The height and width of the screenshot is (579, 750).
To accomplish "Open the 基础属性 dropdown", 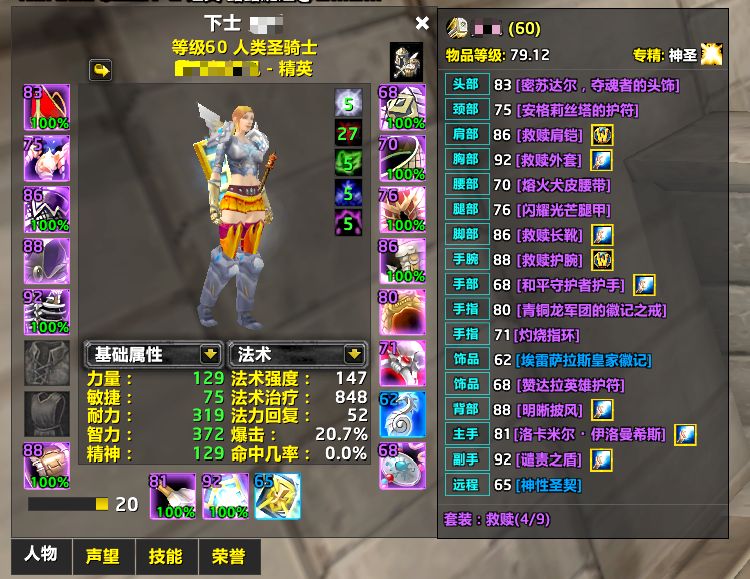I will [210, 354].
